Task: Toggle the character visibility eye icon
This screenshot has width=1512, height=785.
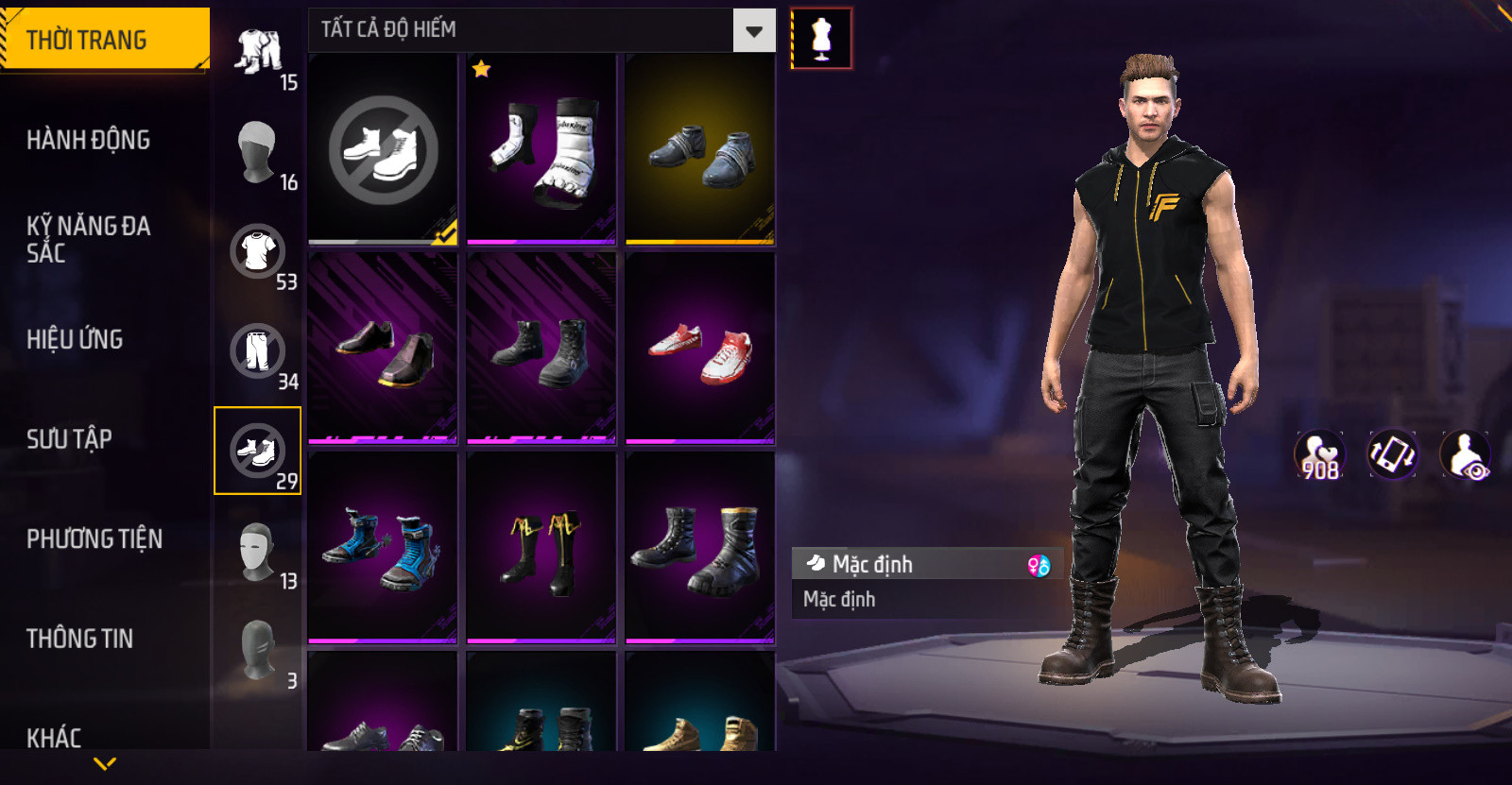Action: (1465, 454)
